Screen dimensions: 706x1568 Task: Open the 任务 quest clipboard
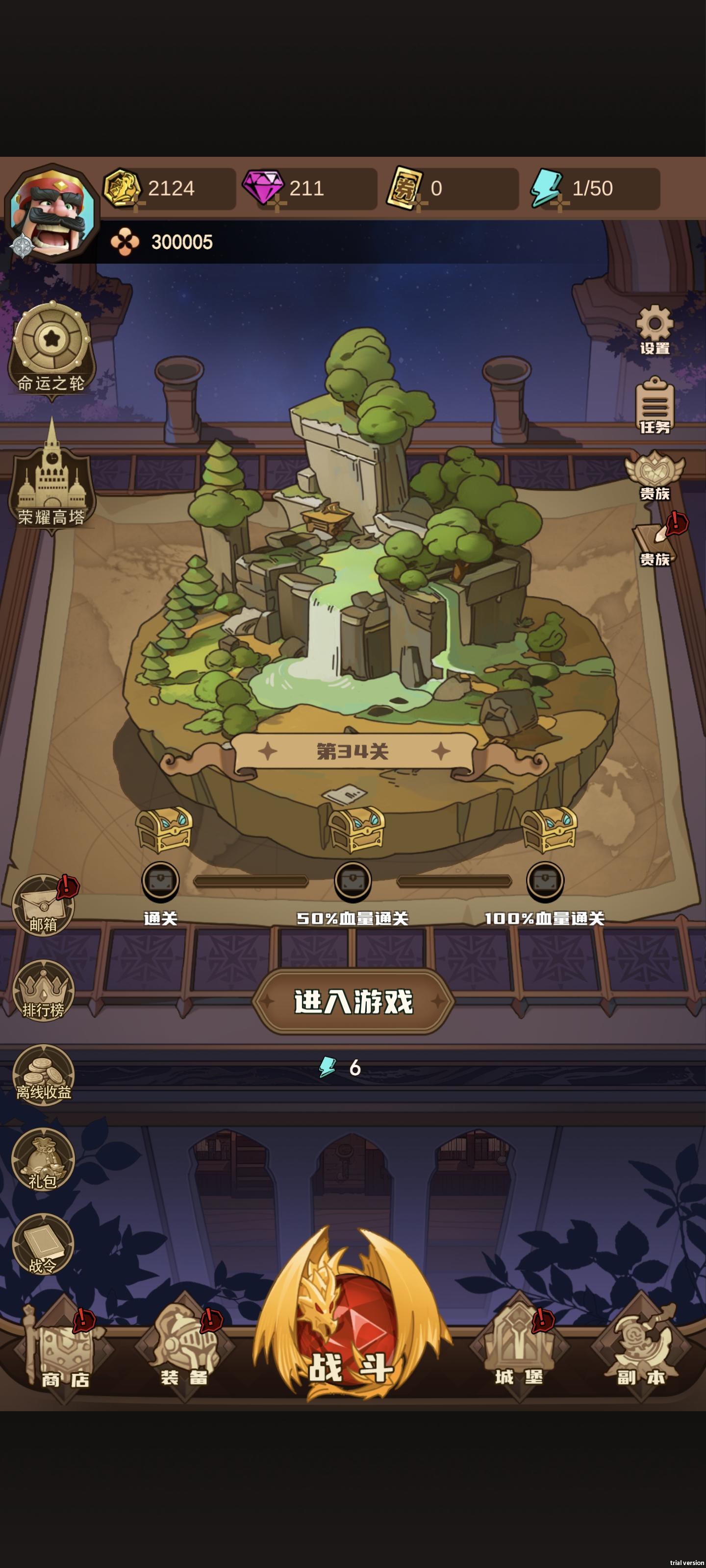pos(655,405)
